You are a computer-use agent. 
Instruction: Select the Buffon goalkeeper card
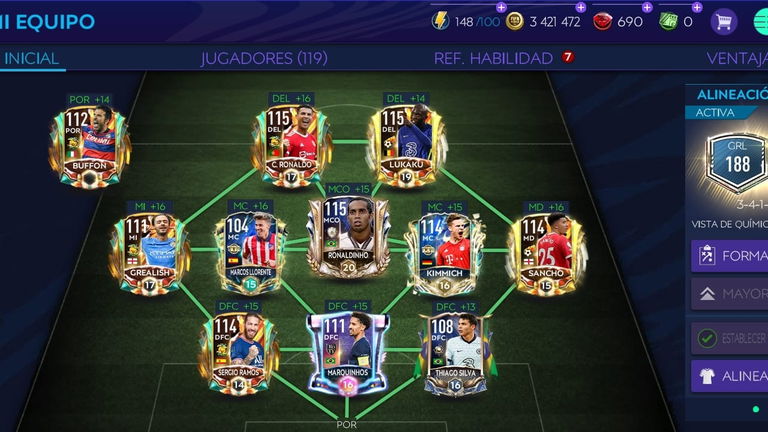coord(89,146)
